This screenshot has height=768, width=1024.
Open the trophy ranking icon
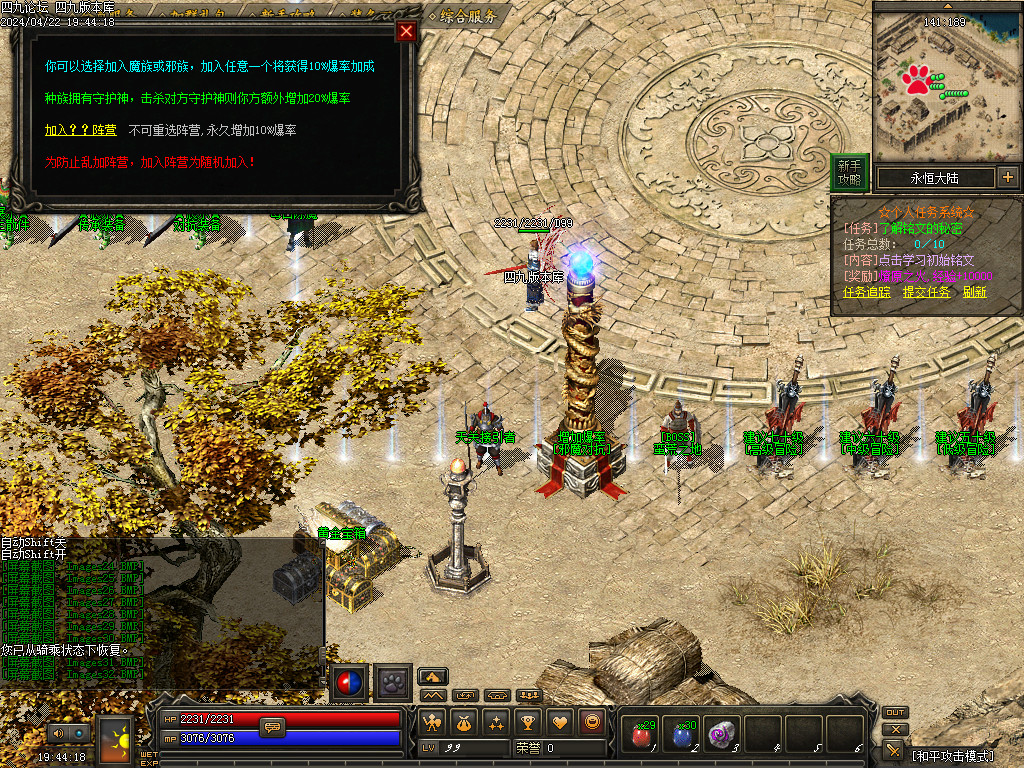click(528, 721)
